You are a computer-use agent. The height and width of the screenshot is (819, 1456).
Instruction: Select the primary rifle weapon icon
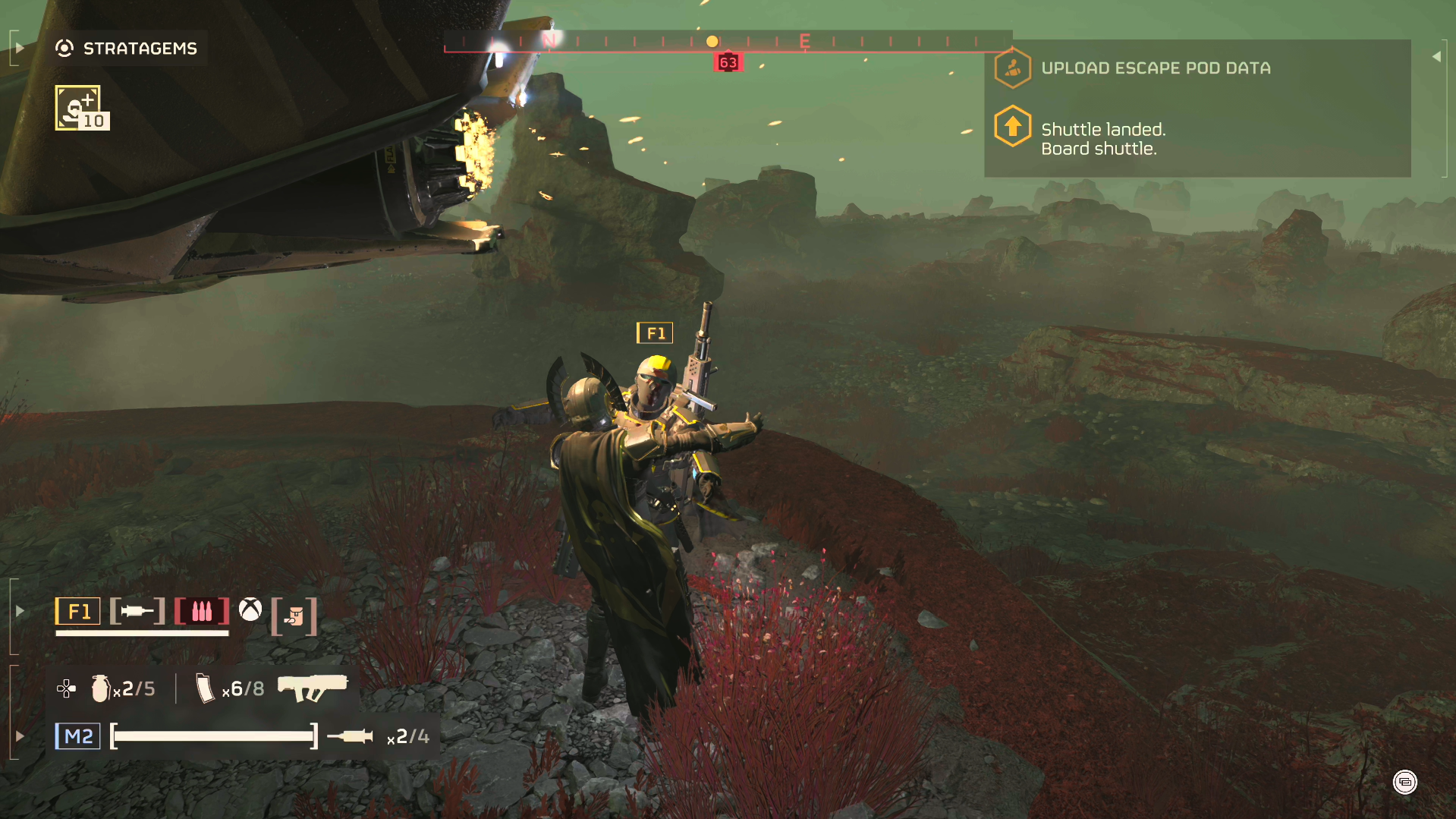tap(313, 688)
